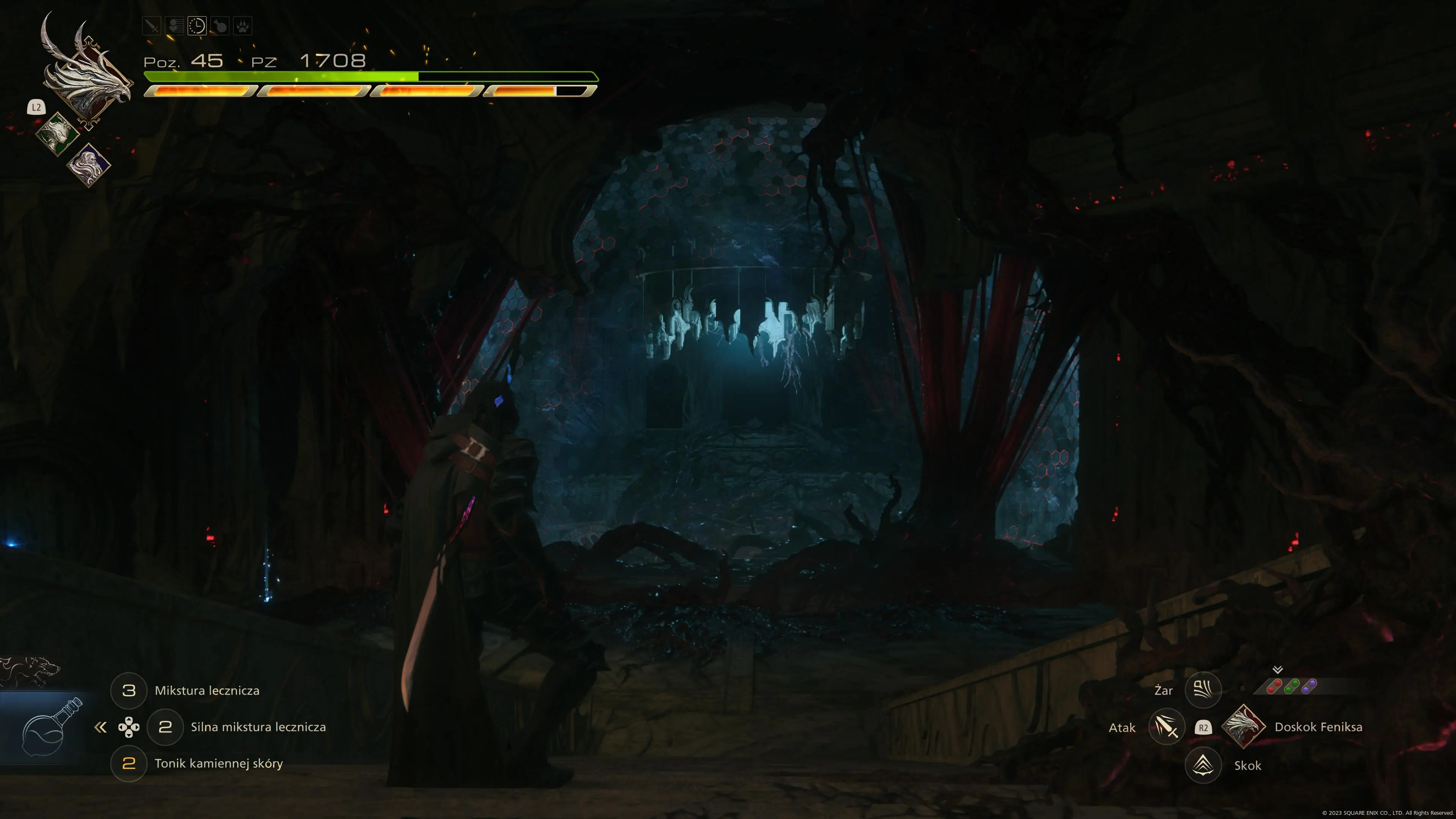Click the sword accessory status icon

[152, 26]
